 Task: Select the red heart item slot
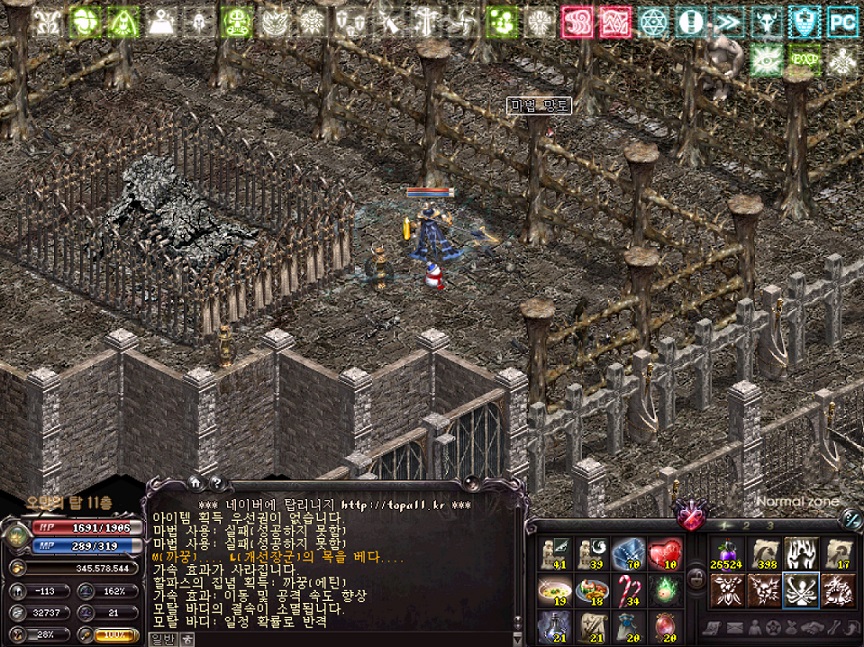click(x=664, y=553)
